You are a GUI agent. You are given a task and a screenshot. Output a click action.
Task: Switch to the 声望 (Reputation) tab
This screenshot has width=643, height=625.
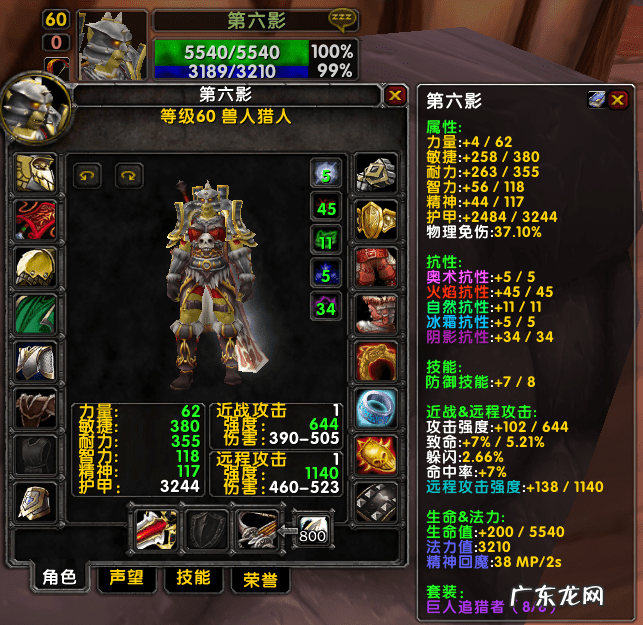125,578
